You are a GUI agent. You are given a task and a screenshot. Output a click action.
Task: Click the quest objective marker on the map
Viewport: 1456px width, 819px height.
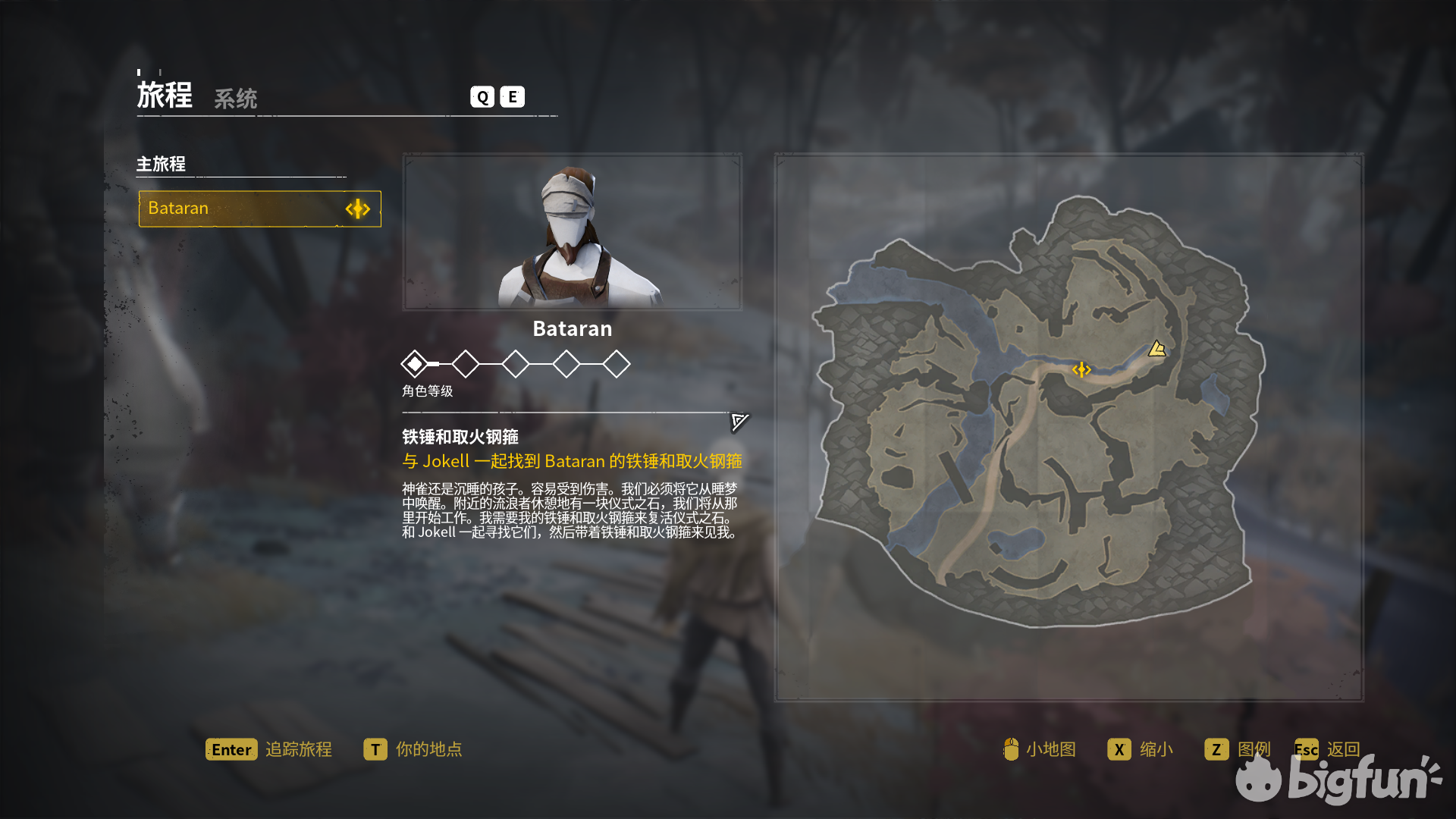1082,369
